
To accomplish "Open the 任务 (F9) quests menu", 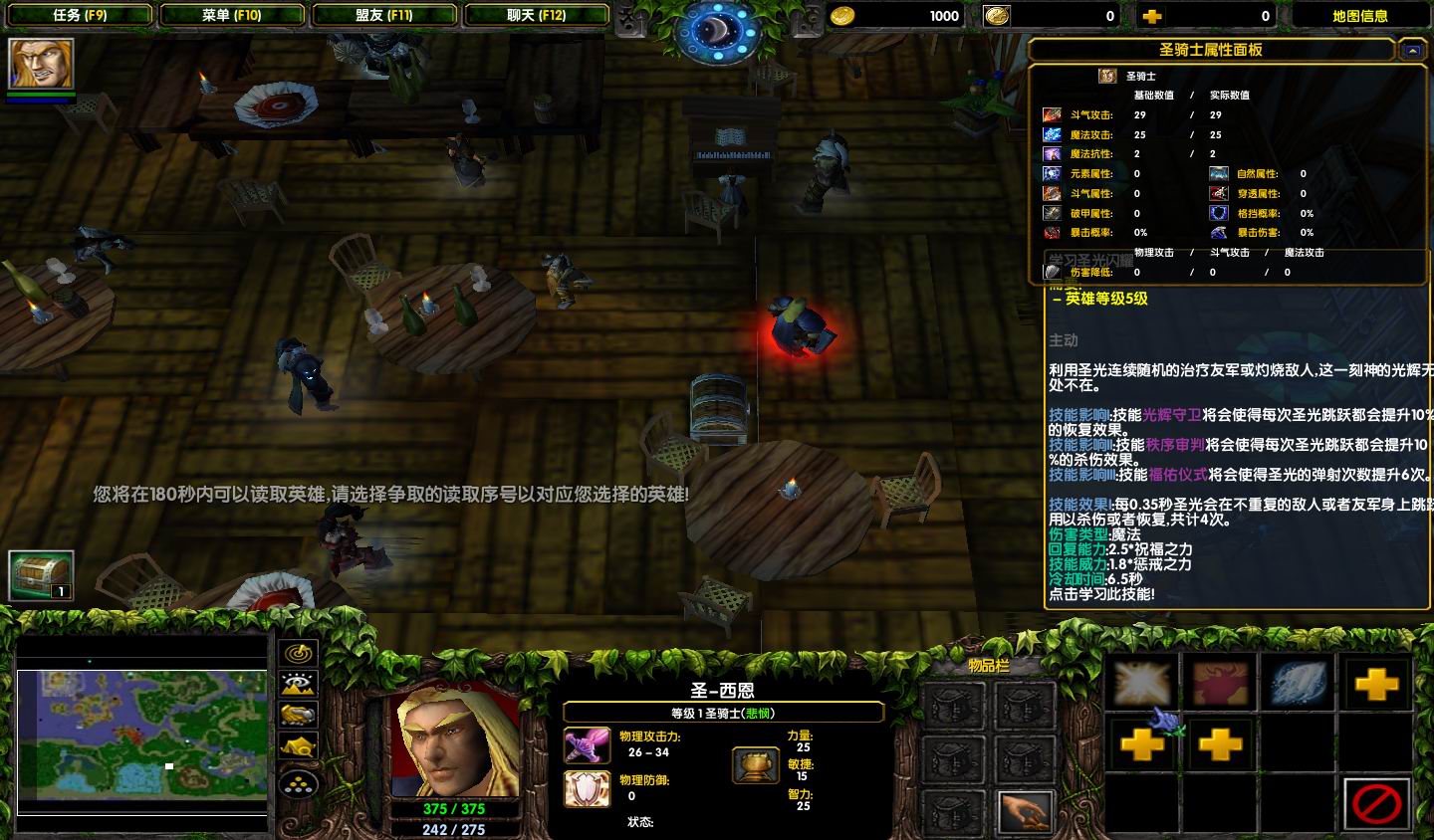I will click(80, 15).
